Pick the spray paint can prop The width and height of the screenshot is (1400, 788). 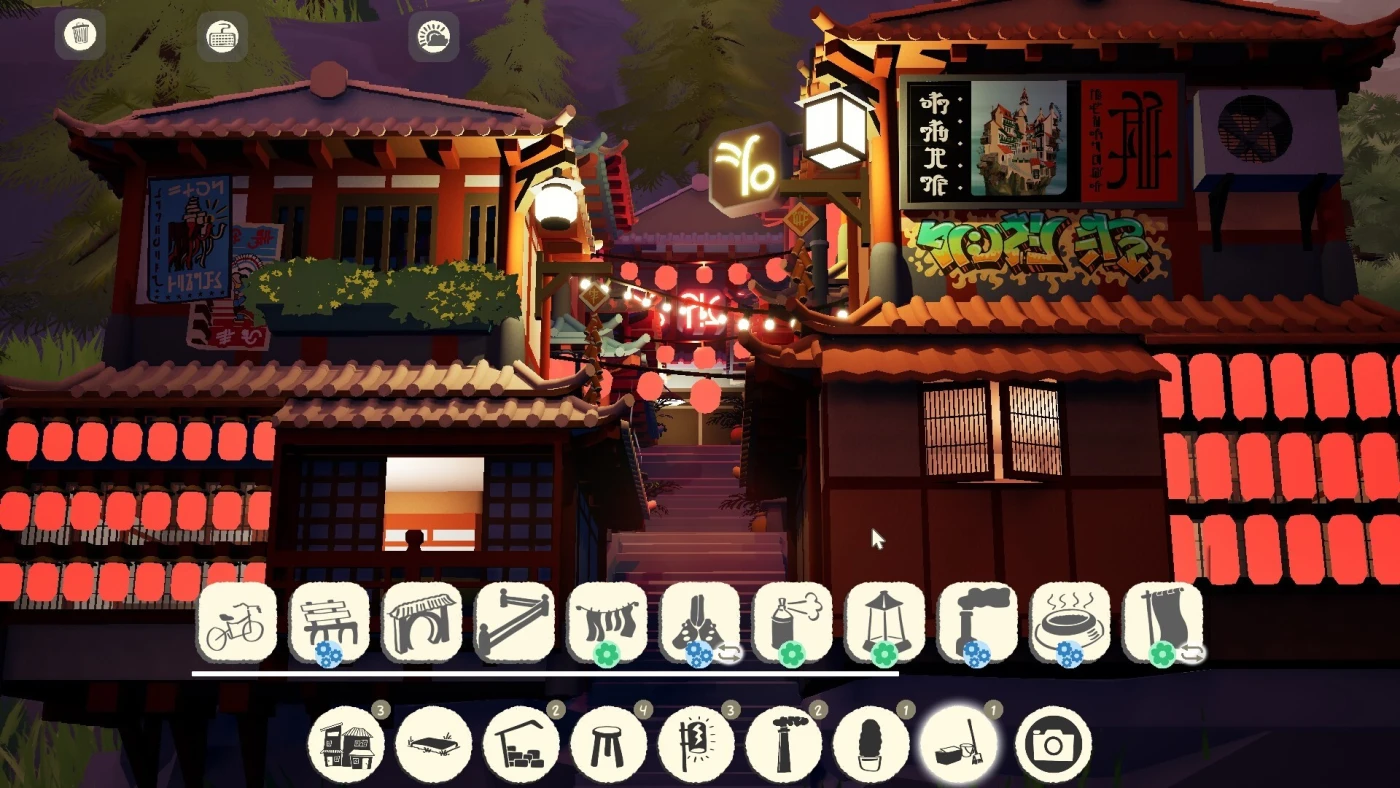792,623
